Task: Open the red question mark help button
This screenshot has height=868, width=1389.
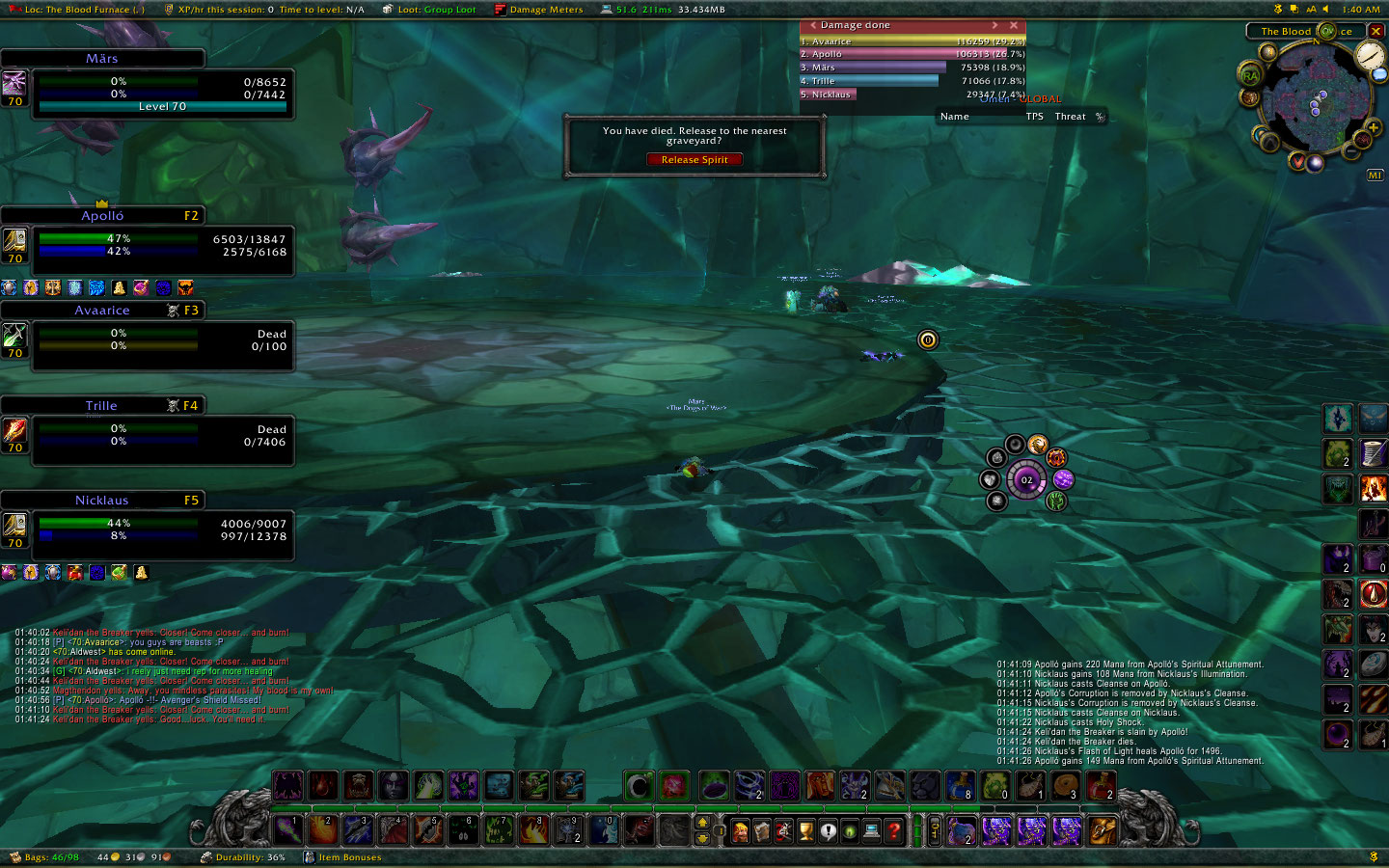Action: tap(894, 830)
